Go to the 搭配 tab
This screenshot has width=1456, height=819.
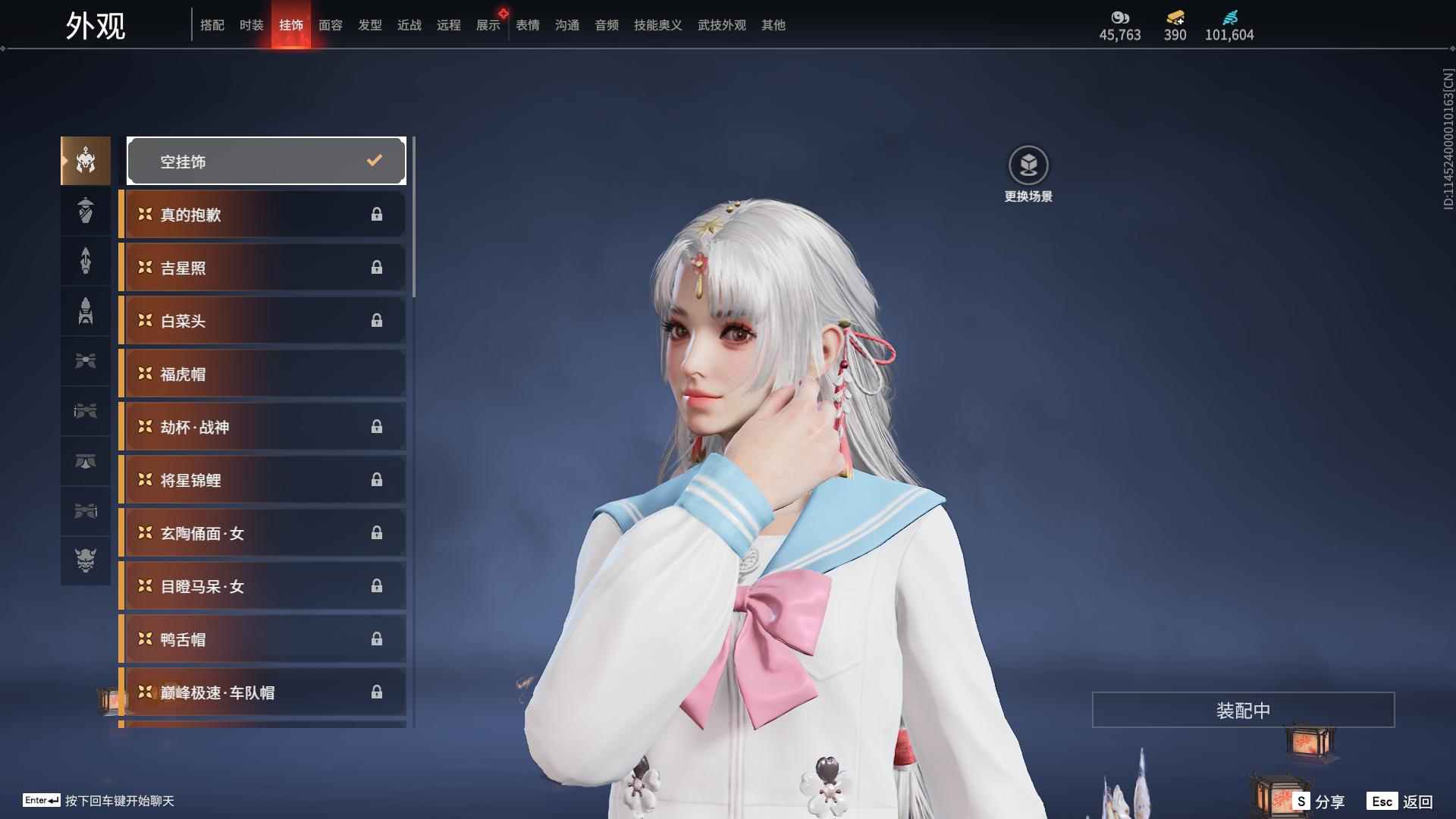pyautogui.click(x=212, y=25)
